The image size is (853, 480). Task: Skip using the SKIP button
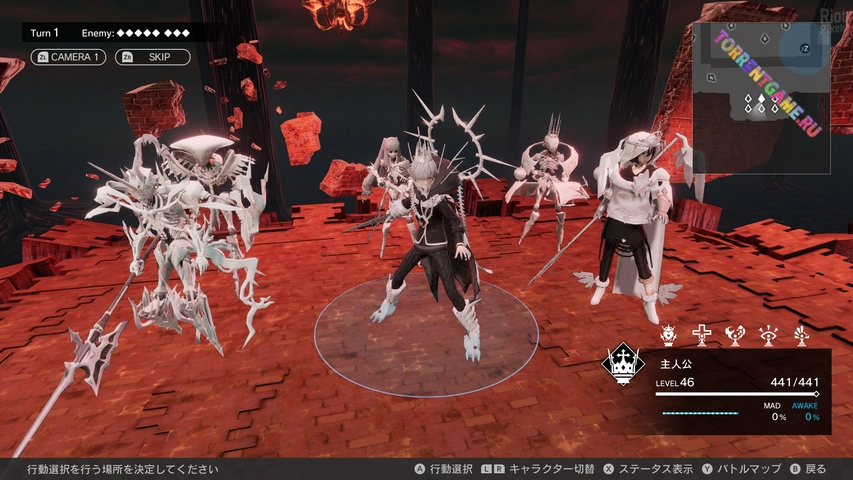pos(153,57)
